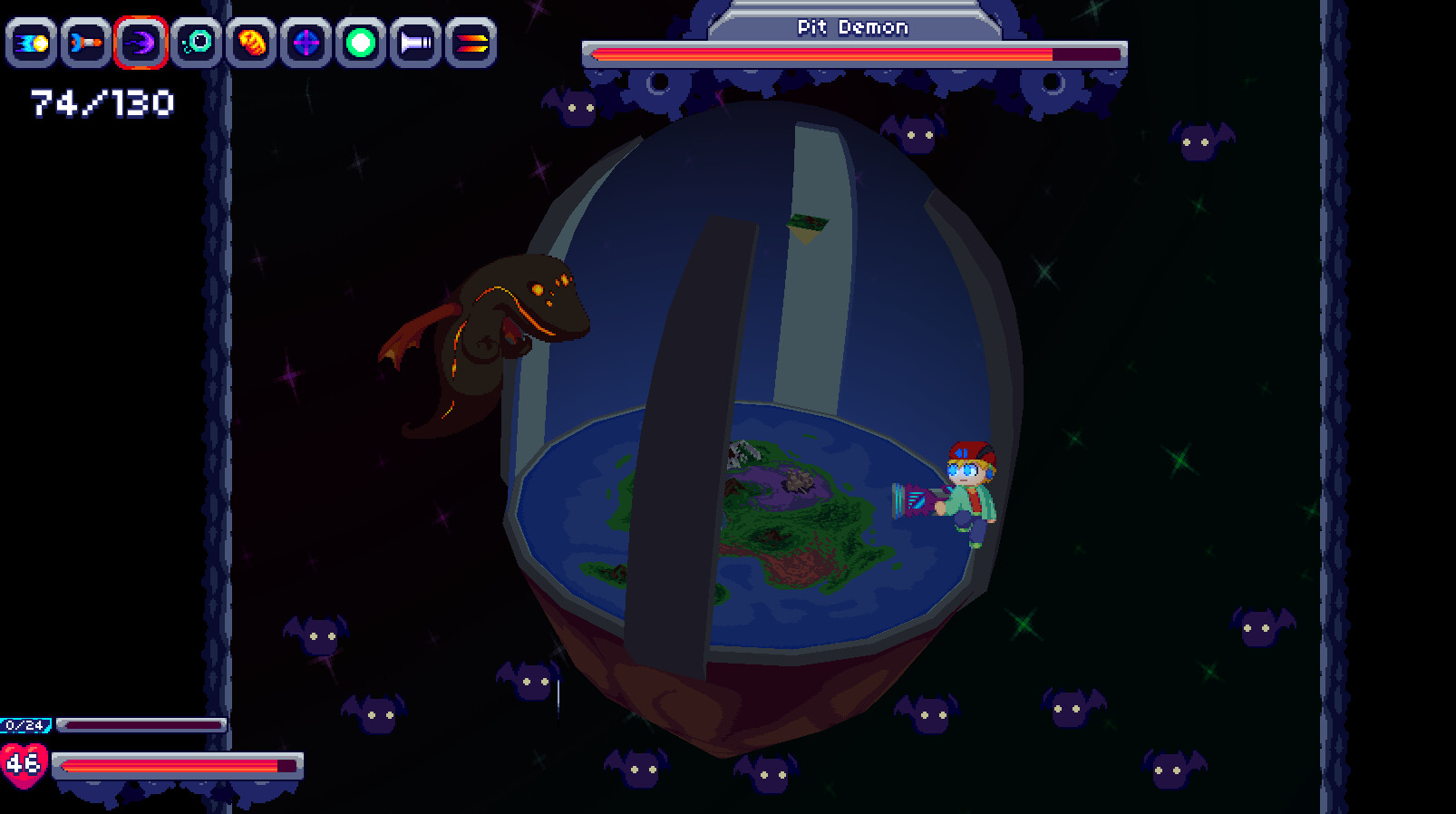Click the pink heart health icon
The width and height of the screenshot is (1456, 814).
pyautogui.click(x=24, y=764)
